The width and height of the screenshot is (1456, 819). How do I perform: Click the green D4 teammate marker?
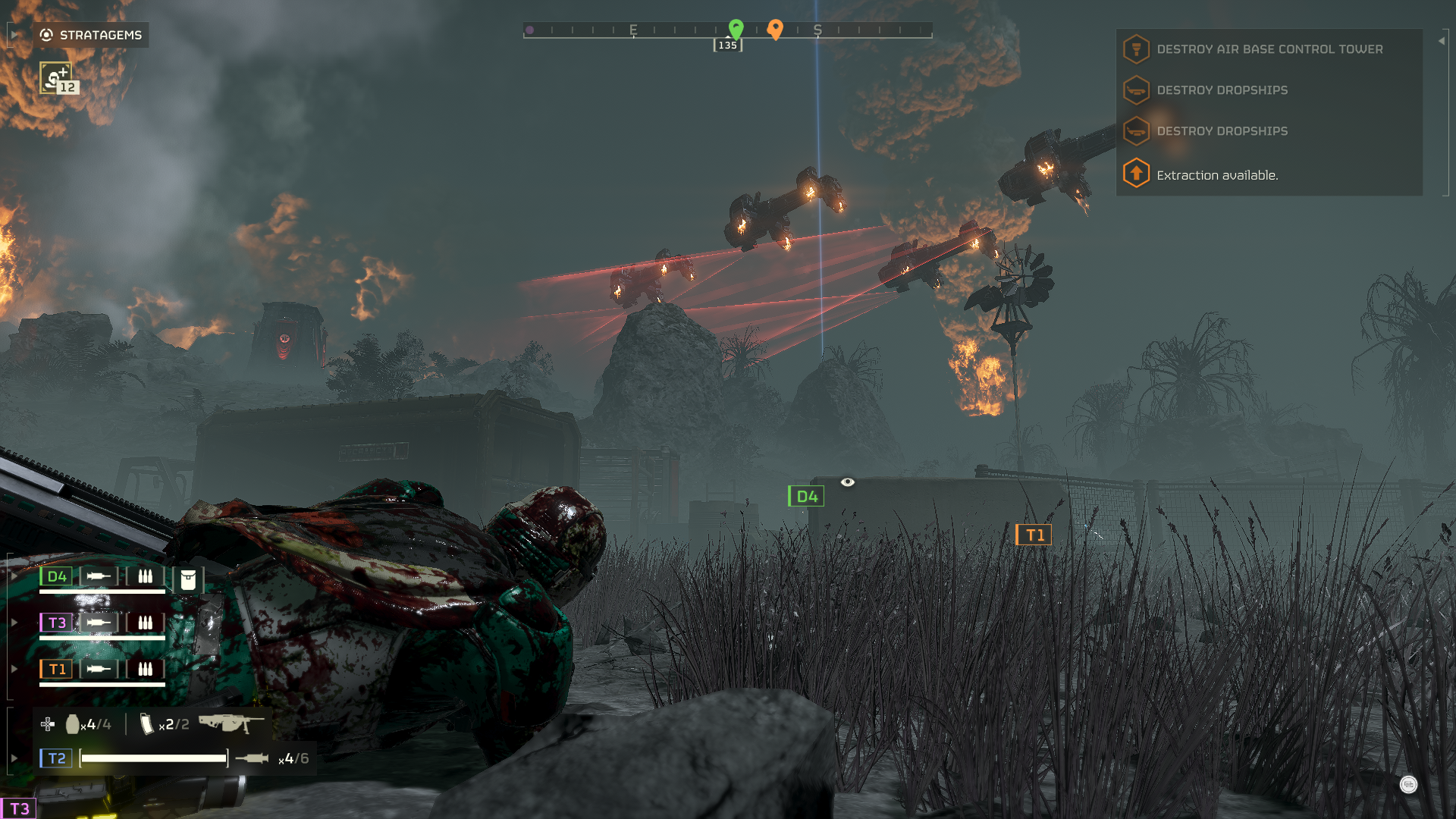click(x=806, y=496)
